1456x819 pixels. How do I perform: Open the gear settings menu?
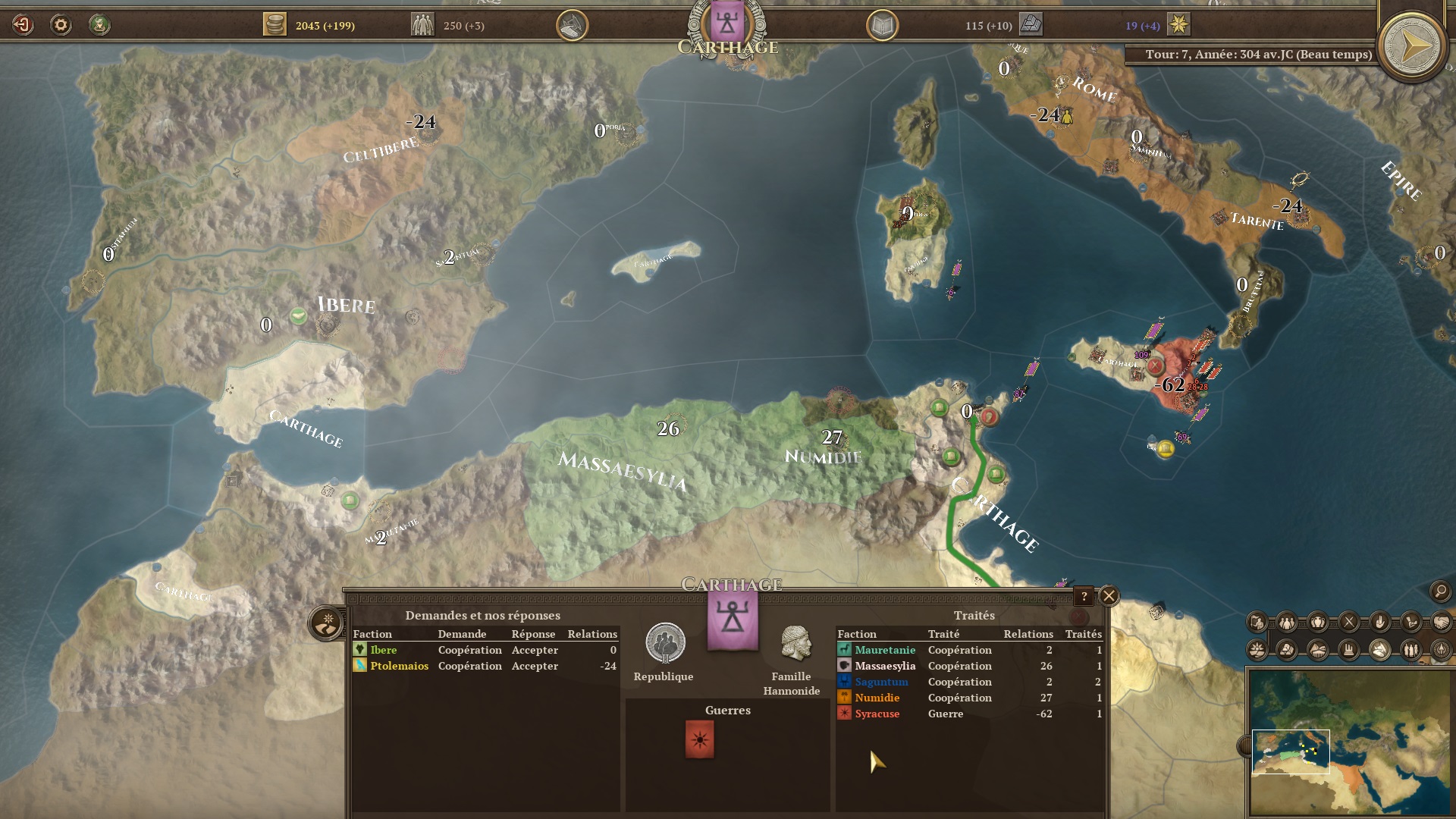tap(61, 25)
